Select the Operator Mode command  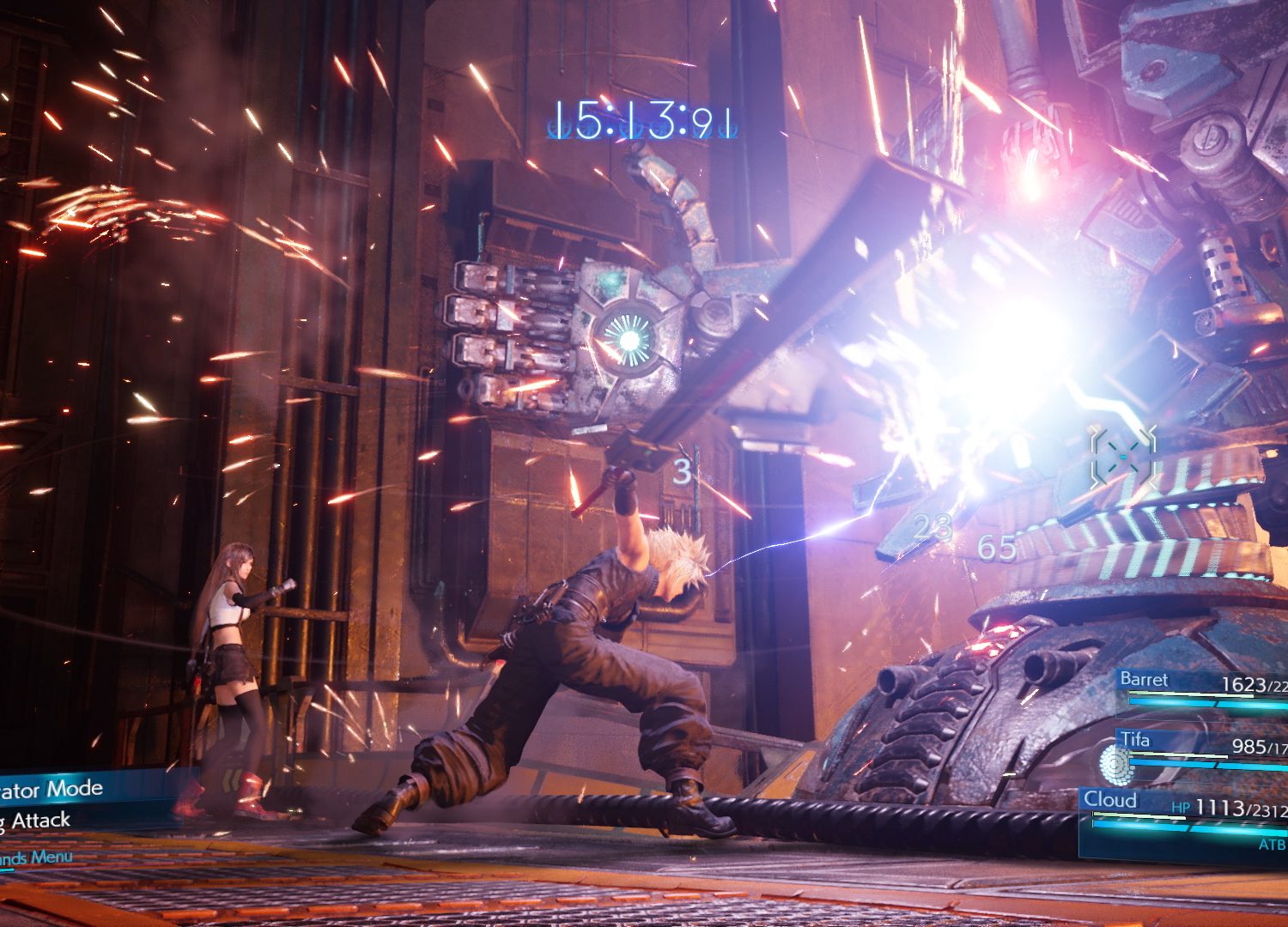tap(52, 789)
